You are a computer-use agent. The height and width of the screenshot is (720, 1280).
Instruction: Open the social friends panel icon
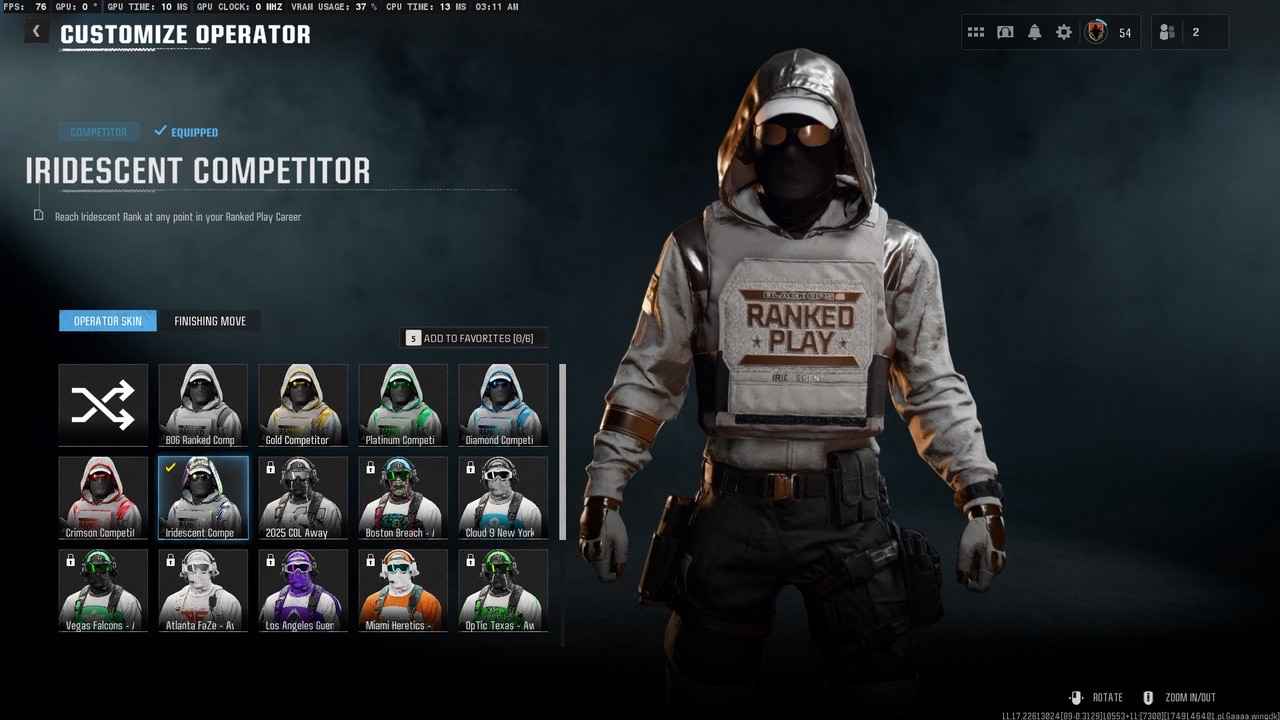tap(1166, 31)
